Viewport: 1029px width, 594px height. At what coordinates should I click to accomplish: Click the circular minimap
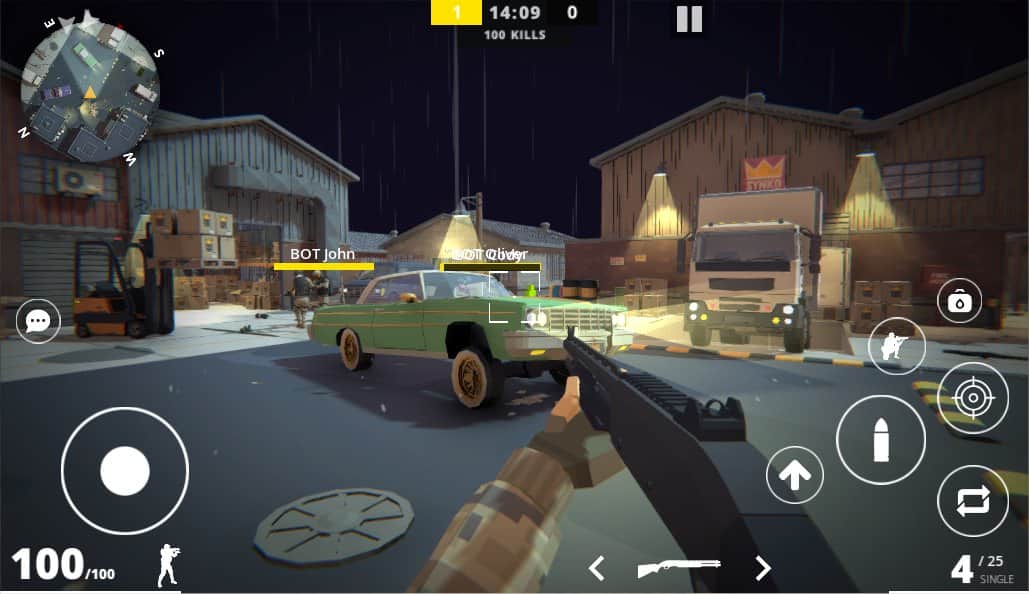tap(90, 91)
